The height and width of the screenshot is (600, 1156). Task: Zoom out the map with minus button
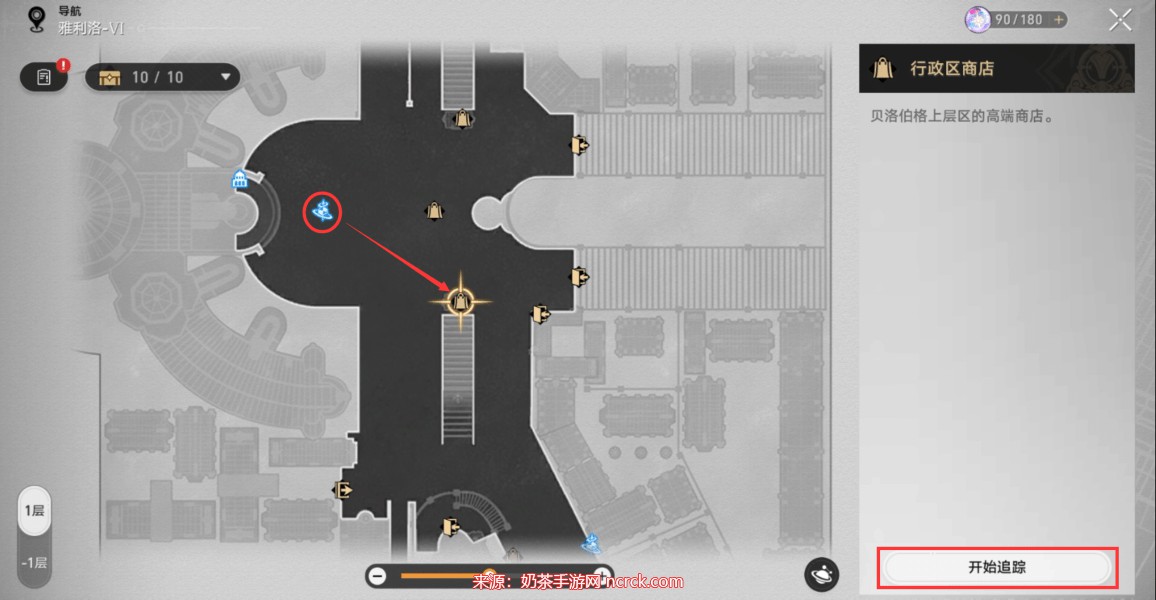coord(377,575)
